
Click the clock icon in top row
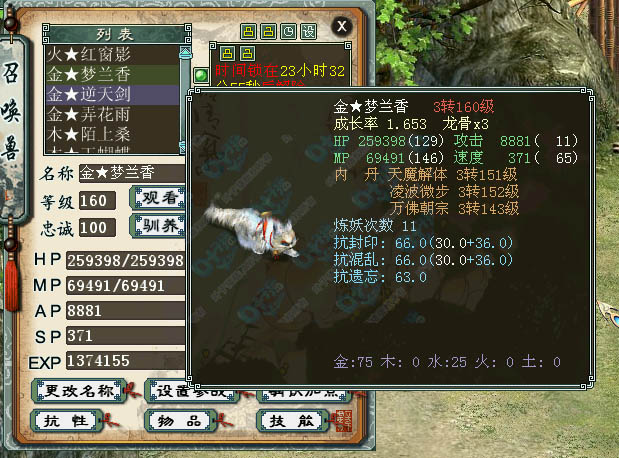tap(288, 32)
